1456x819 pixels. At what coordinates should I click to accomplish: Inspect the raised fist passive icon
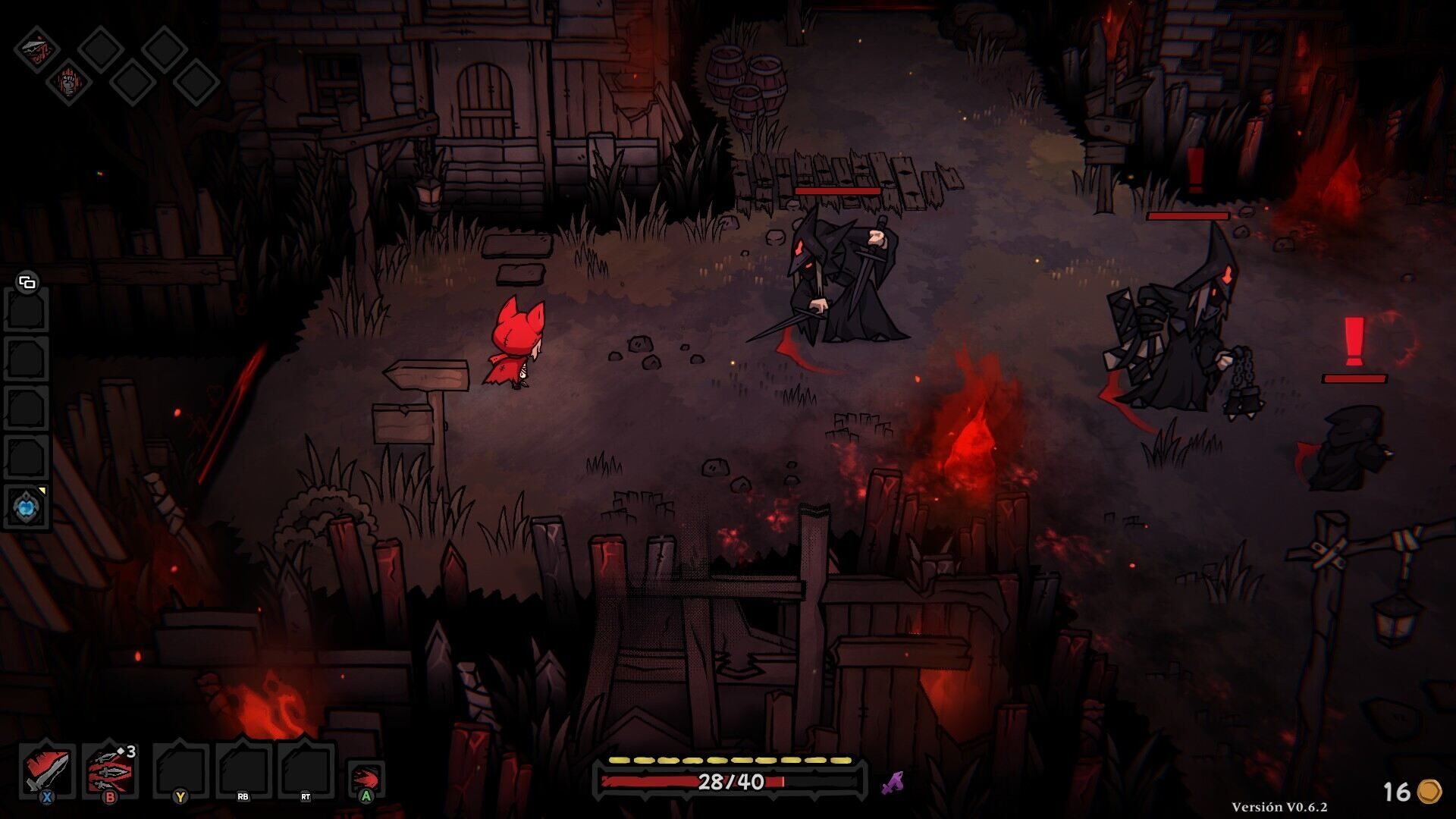68,82
